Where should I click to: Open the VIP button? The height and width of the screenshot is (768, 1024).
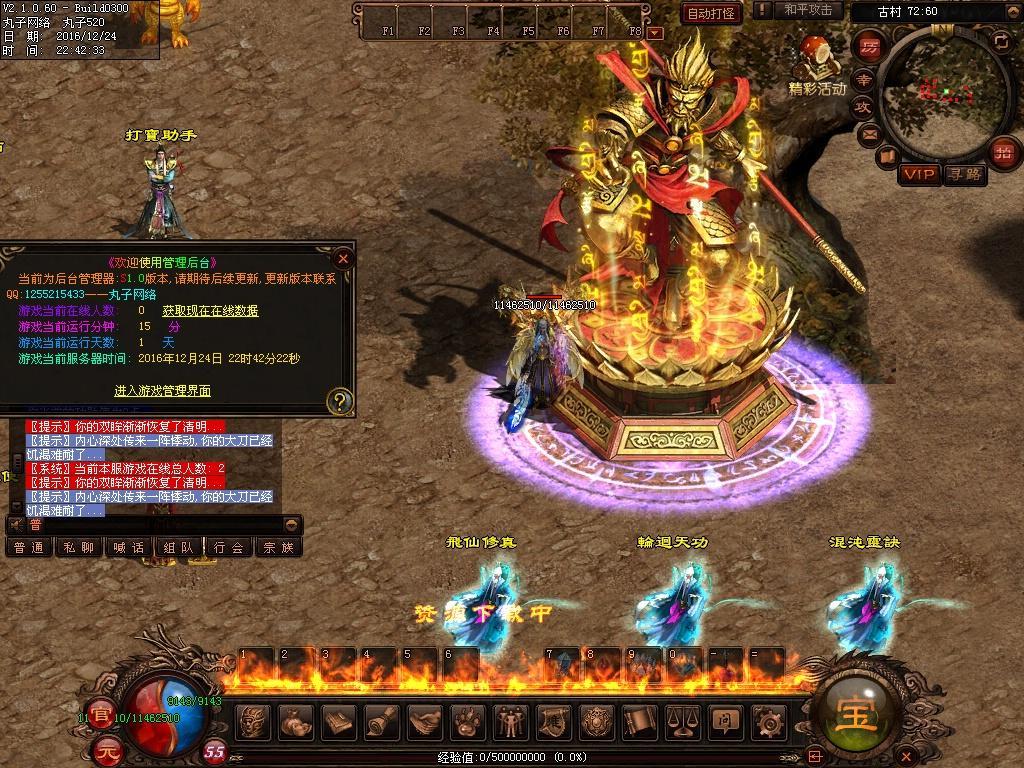point(918,174)
